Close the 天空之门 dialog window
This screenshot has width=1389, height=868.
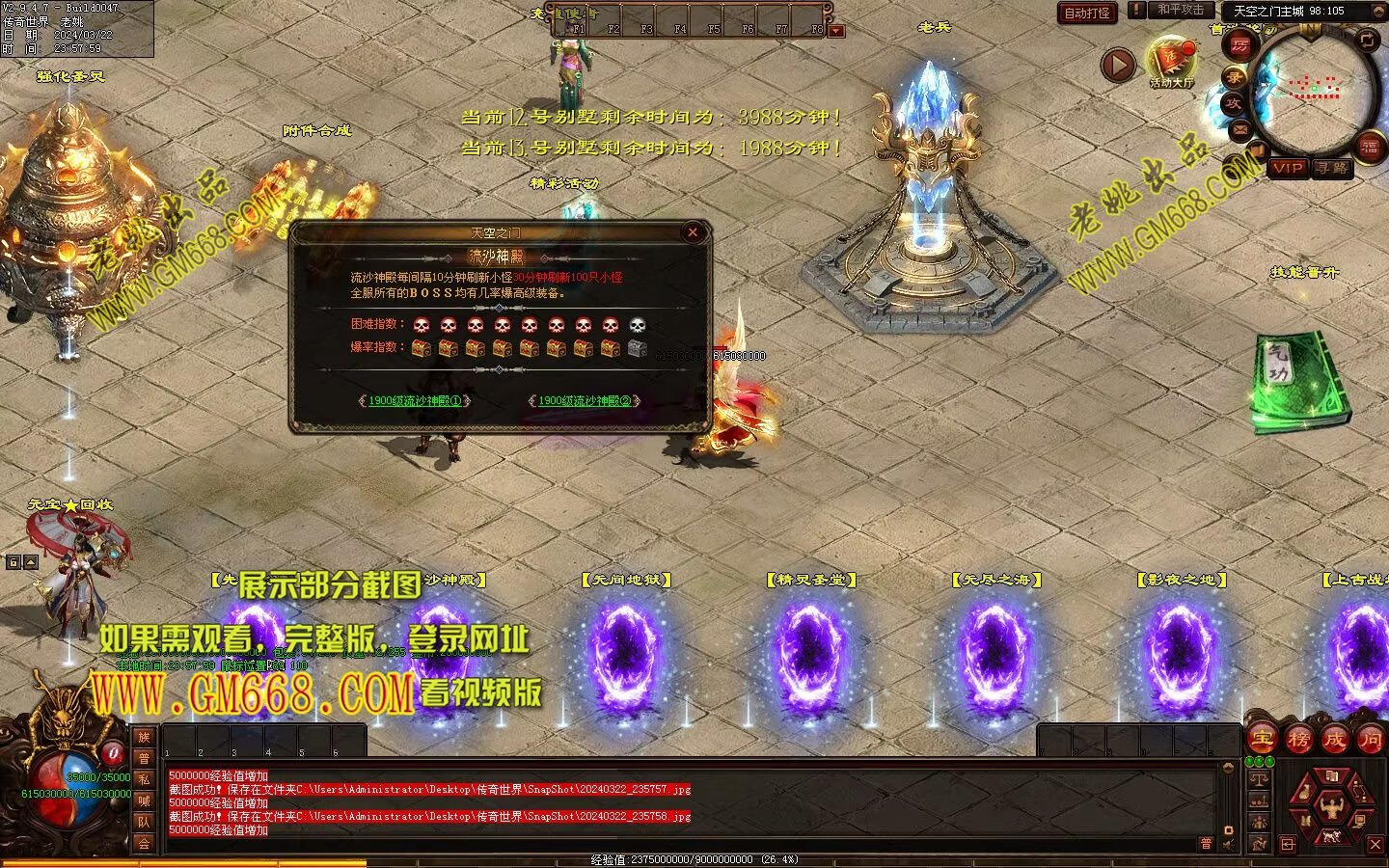pyautogui.click(x=692, y=231)
